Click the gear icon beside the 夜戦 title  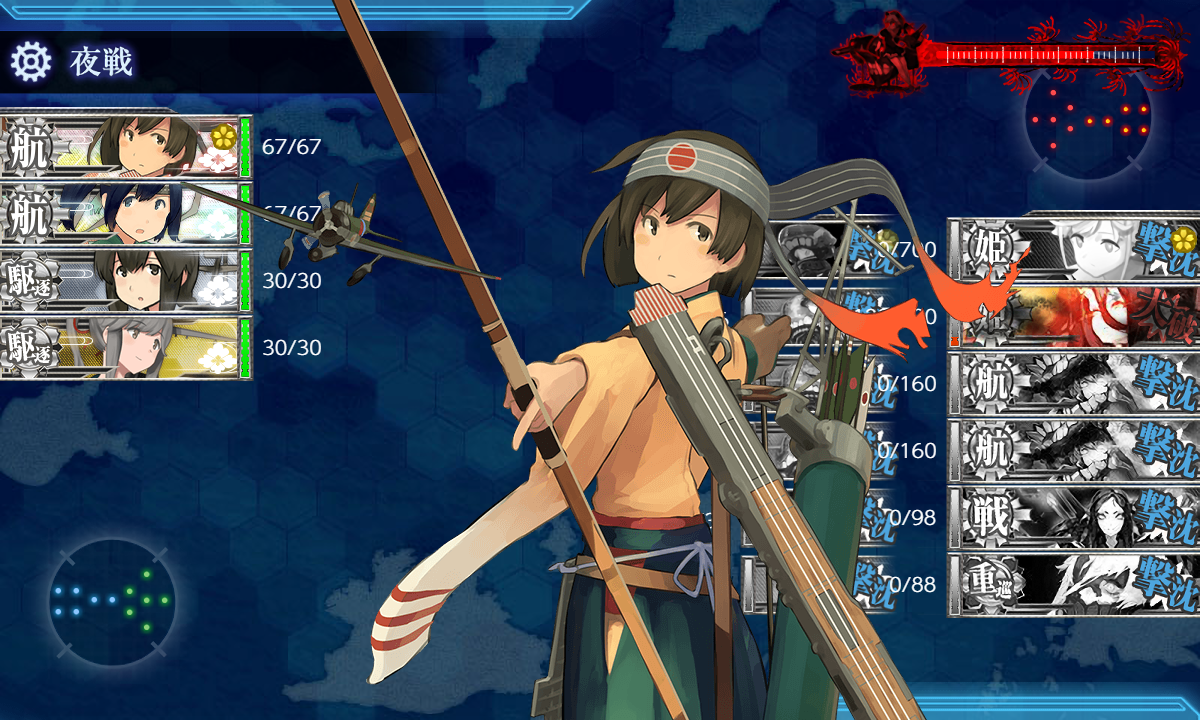click(31, 62)
